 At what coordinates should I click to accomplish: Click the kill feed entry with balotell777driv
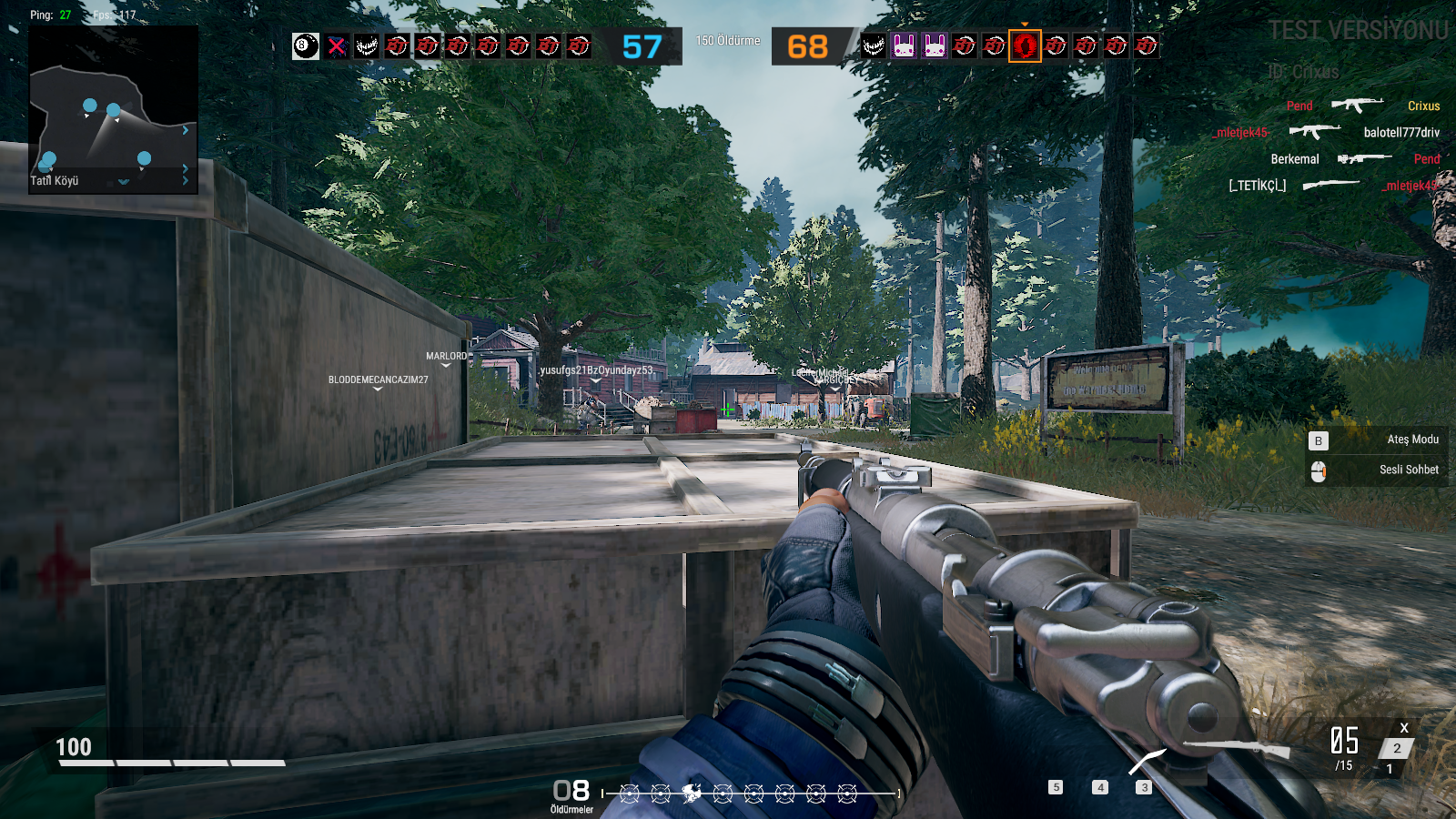(x=1327, y=133)
